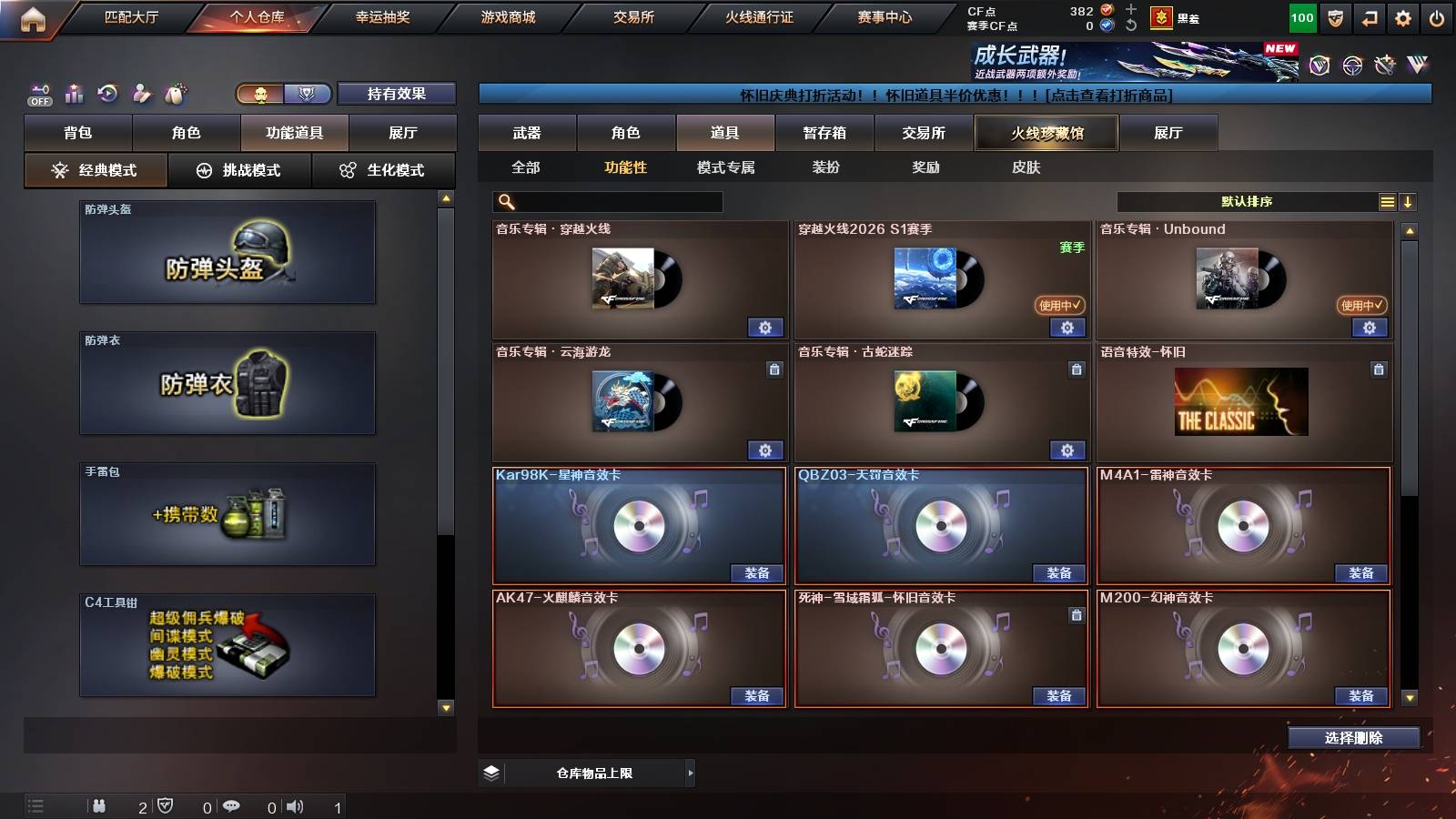The height and width of the screenshot is (819, 1456).
Task: Click the green 100 health indicator bar
Action: coord(1301,16)
